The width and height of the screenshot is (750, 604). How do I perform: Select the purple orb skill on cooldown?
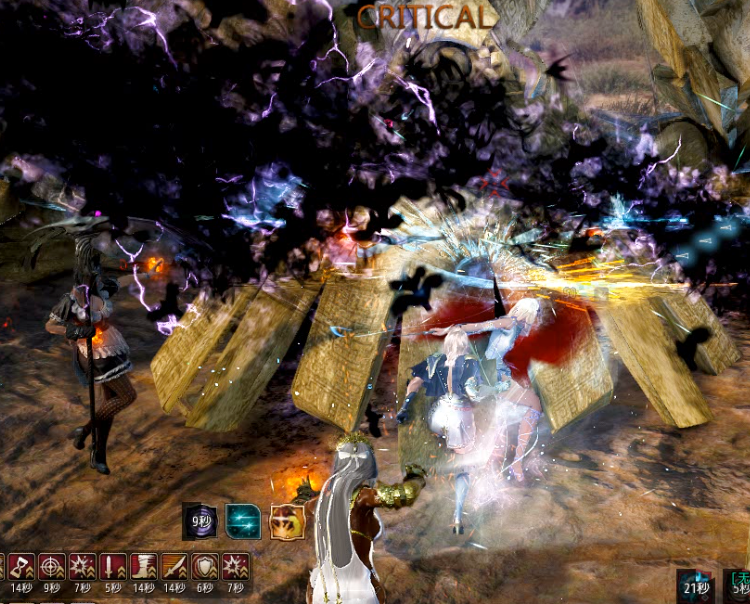(x=199, y=521)
